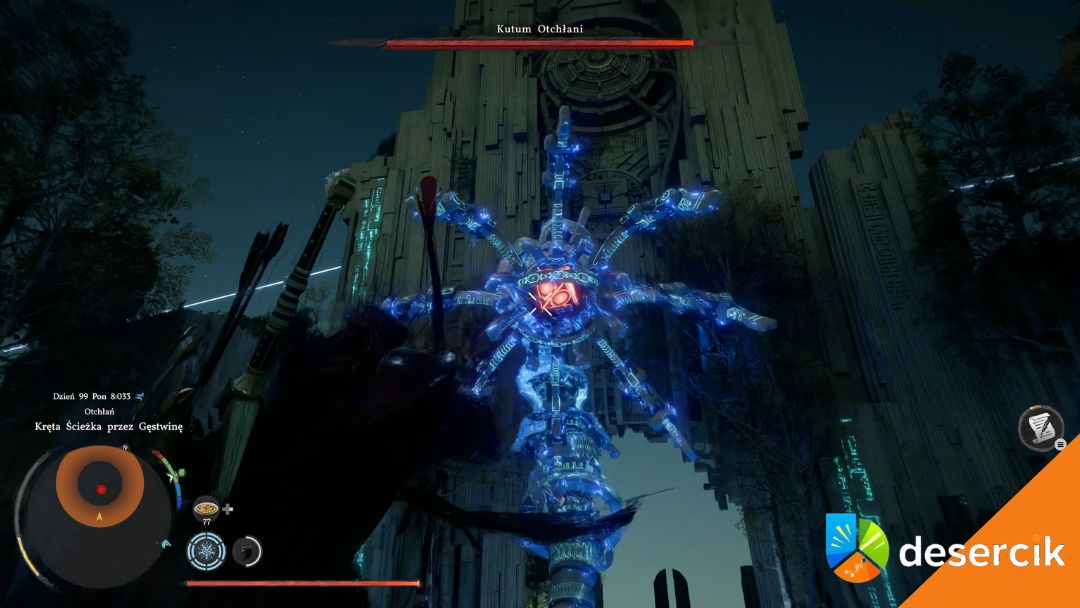Open the minimap
The image size is (1080, 608).
click(100, 490)
